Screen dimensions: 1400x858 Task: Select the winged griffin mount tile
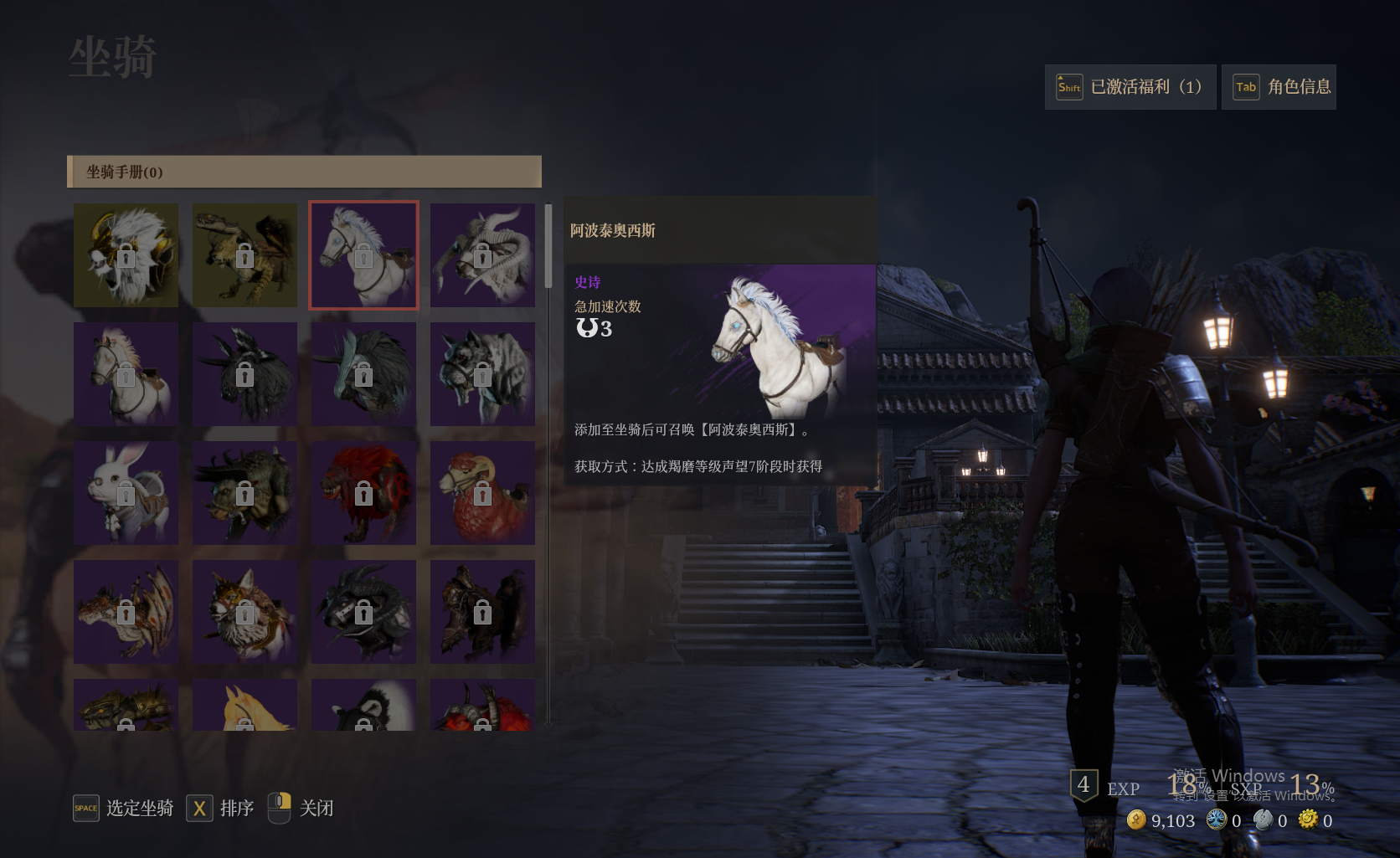click(x=244, y=255)
